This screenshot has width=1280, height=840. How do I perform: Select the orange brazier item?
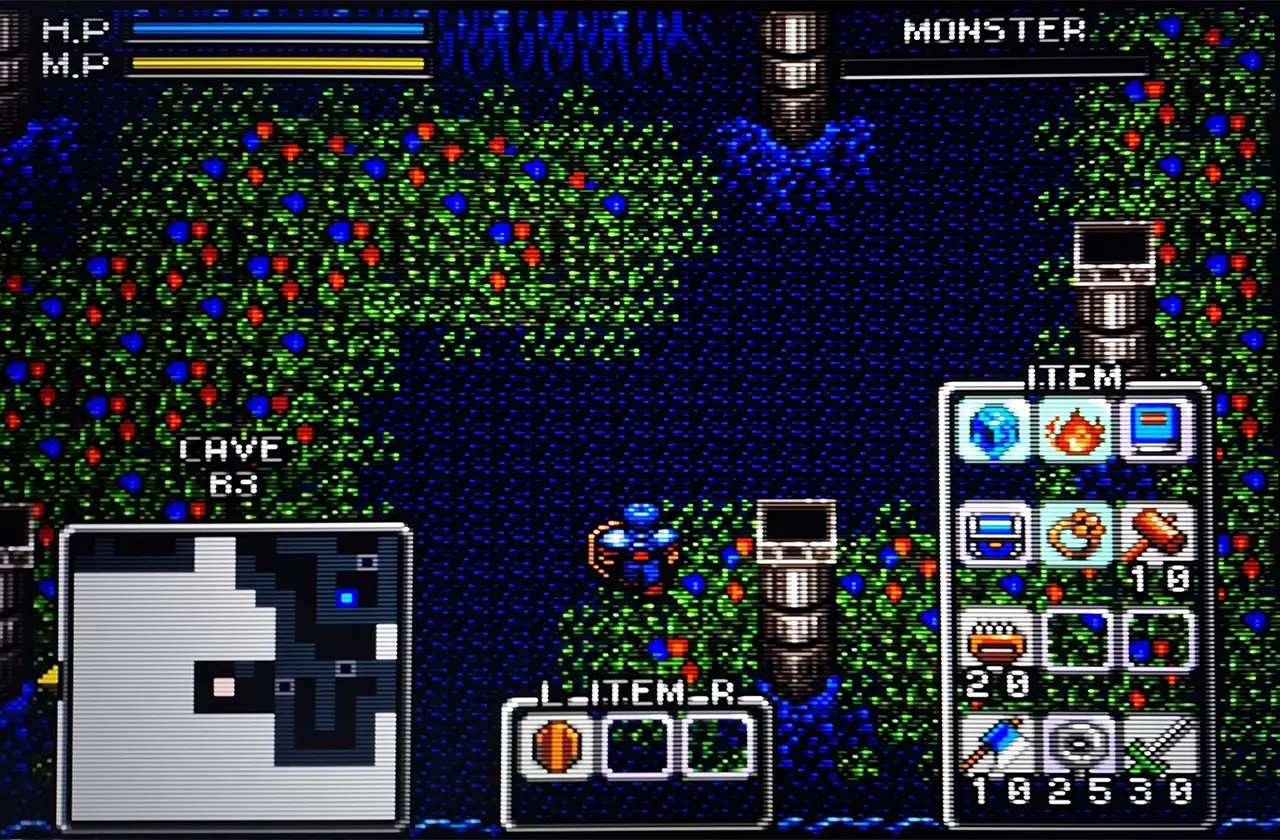994,640
